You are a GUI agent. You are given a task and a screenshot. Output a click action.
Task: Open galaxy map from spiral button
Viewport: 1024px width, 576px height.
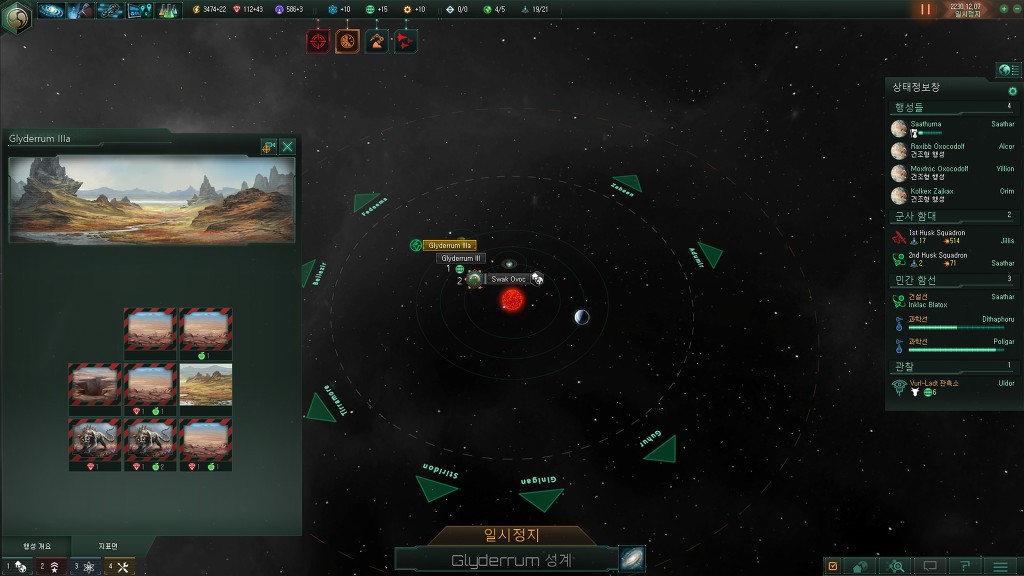tap(631, 559)
